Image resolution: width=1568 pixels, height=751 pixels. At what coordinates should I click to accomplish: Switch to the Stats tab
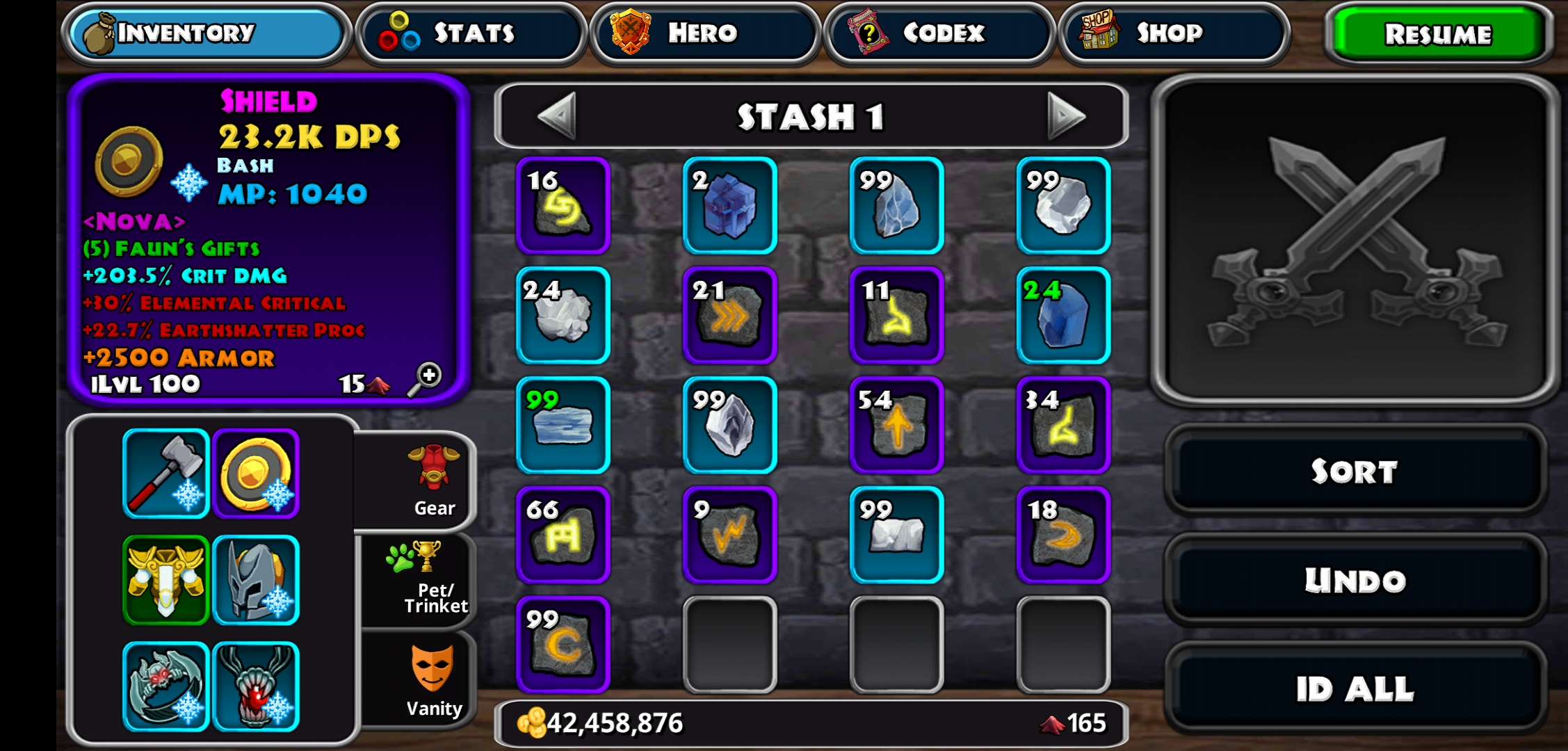(471, 33)
